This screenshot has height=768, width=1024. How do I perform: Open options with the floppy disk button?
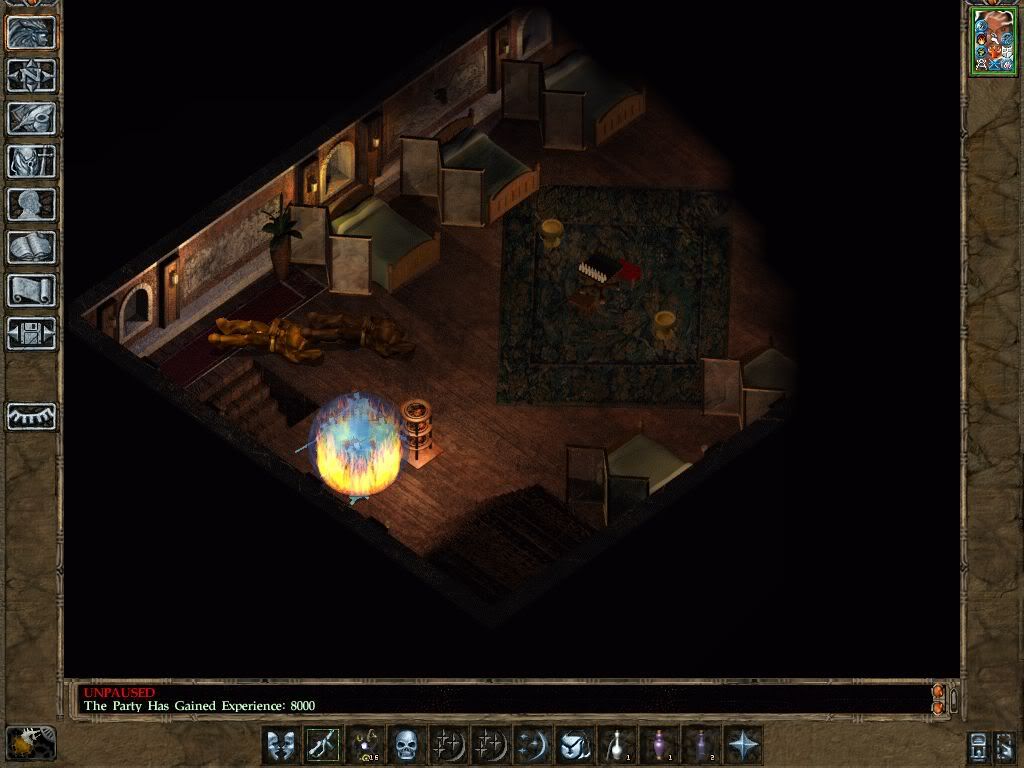32,333
